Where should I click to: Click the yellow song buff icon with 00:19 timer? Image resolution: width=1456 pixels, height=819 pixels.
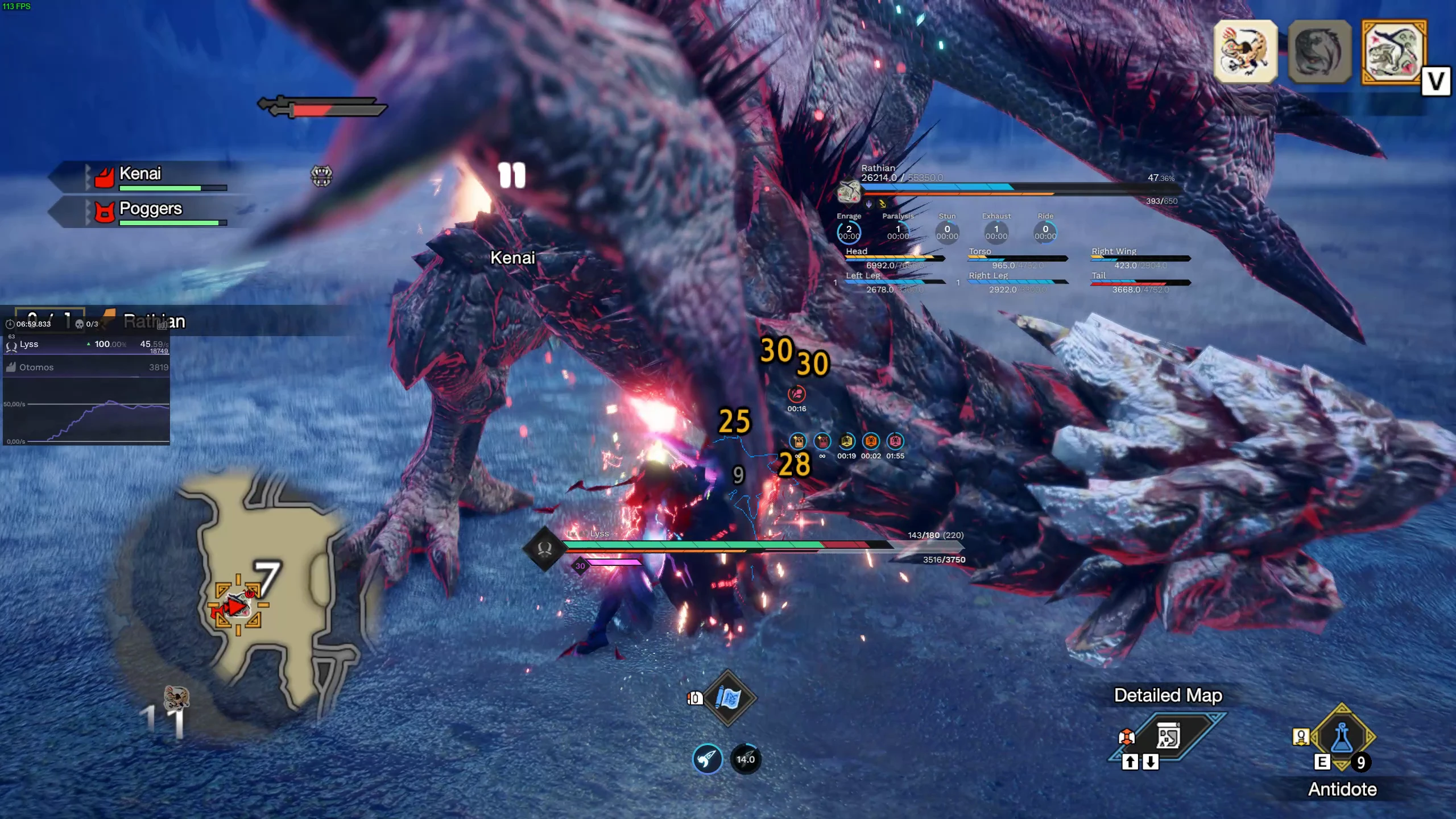click(x=846, y=441)
